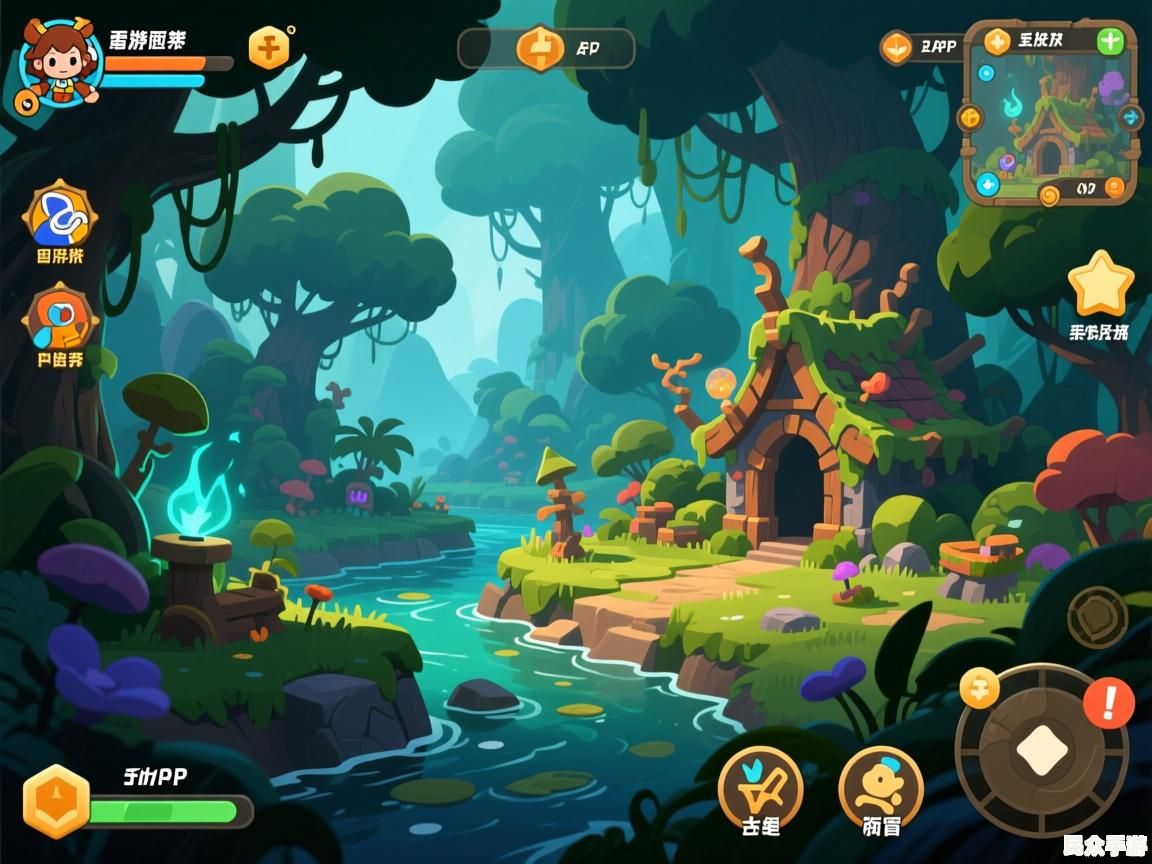Open the player character portrait

pyautogui.click(x=60, y=62)
